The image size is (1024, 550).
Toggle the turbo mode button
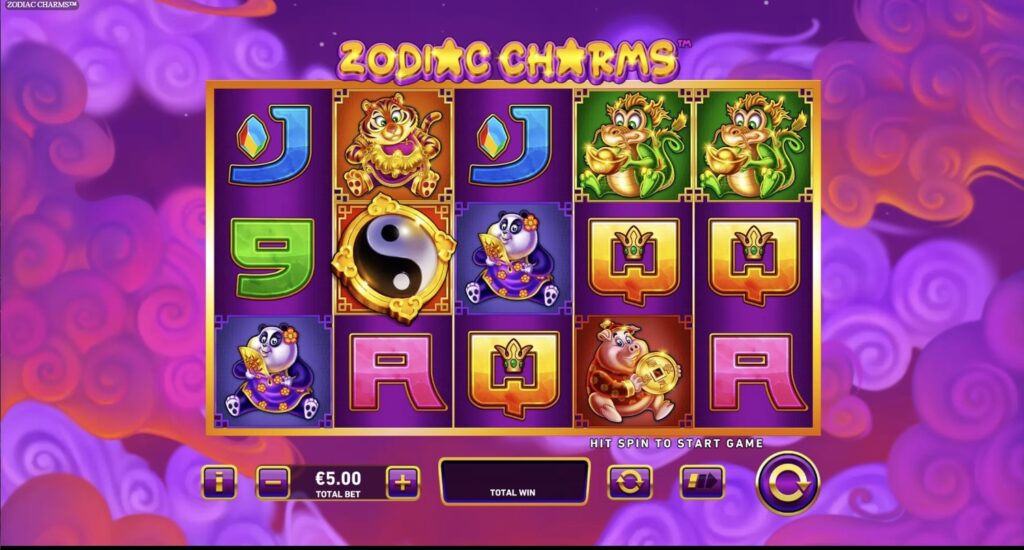[702, 483]
